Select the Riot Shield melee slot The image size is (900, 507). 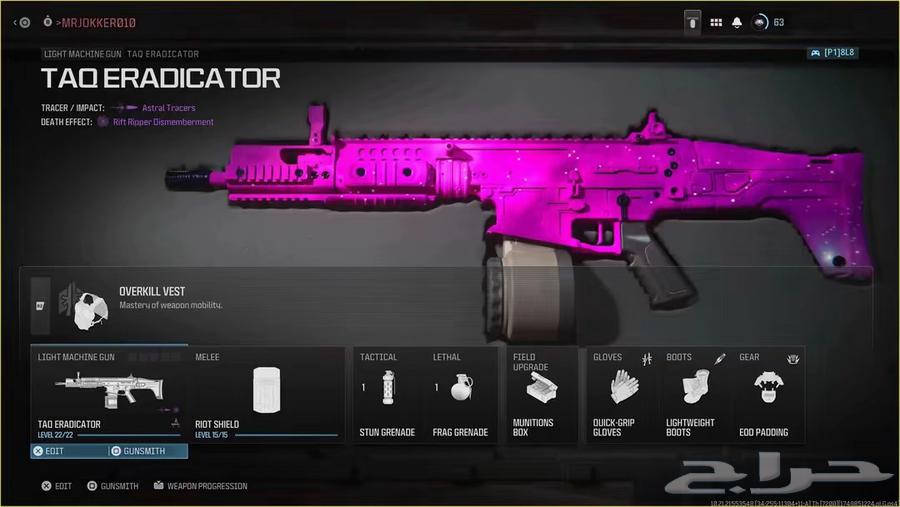point(265,394)
